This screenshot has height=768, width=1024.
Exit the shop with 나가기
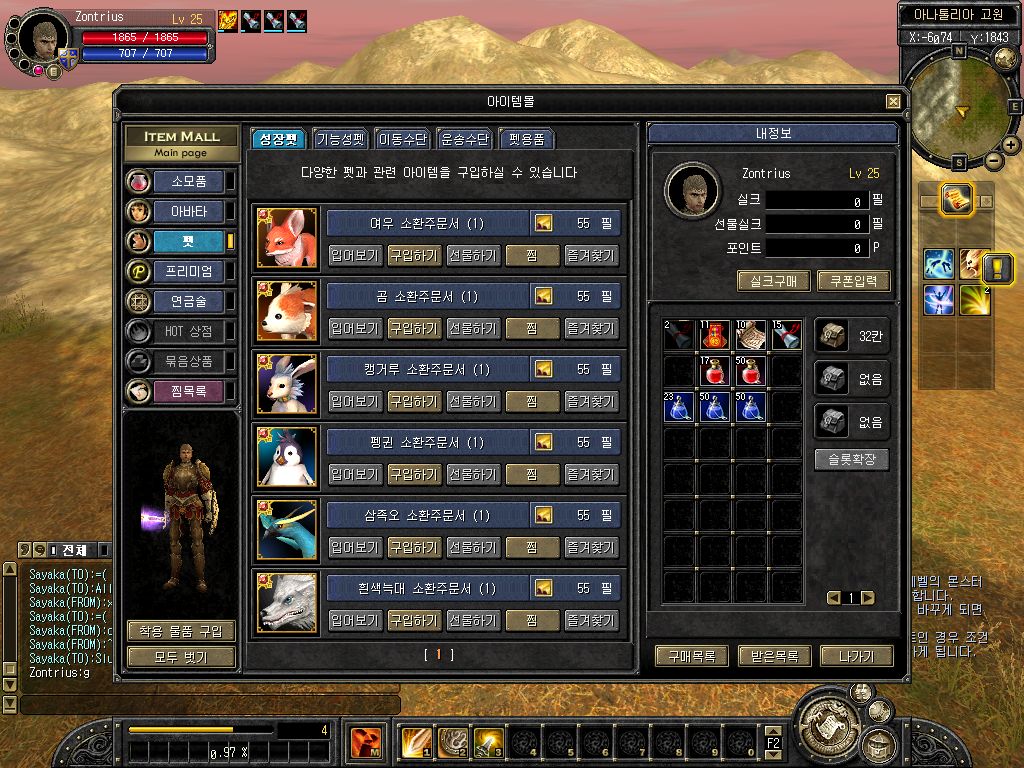(855, 656)
